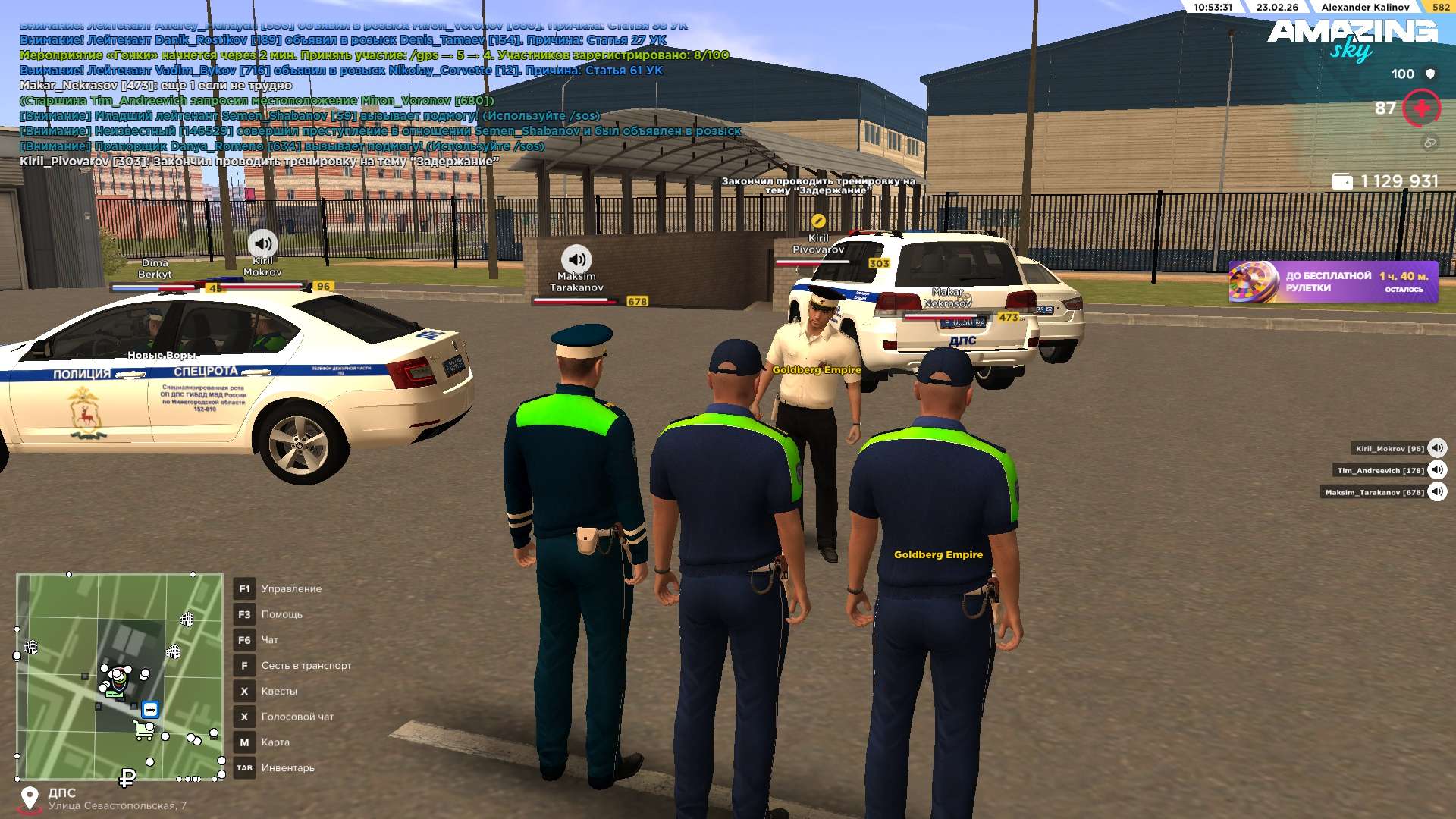Mute Tim_Andreevich [178] in the voice list
This screenshot has height=819, width=1456.
[x=1437, y=470]
